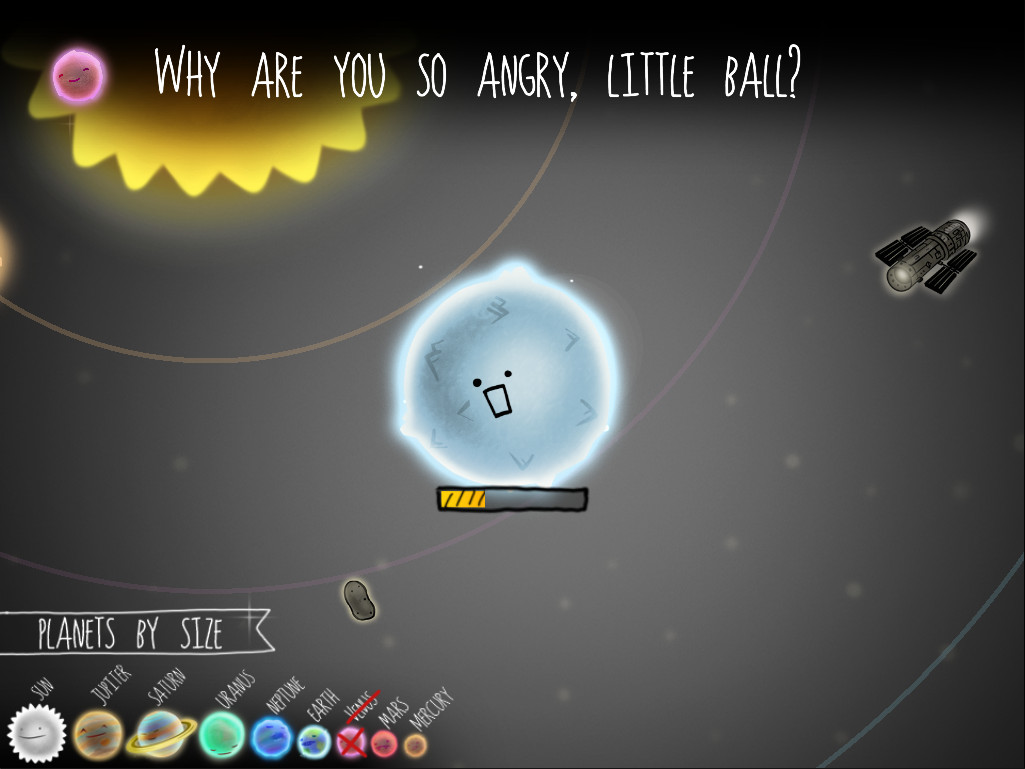Select the red Mars icon
This screenshot has width=1025, height=769.
coord(384,743)
